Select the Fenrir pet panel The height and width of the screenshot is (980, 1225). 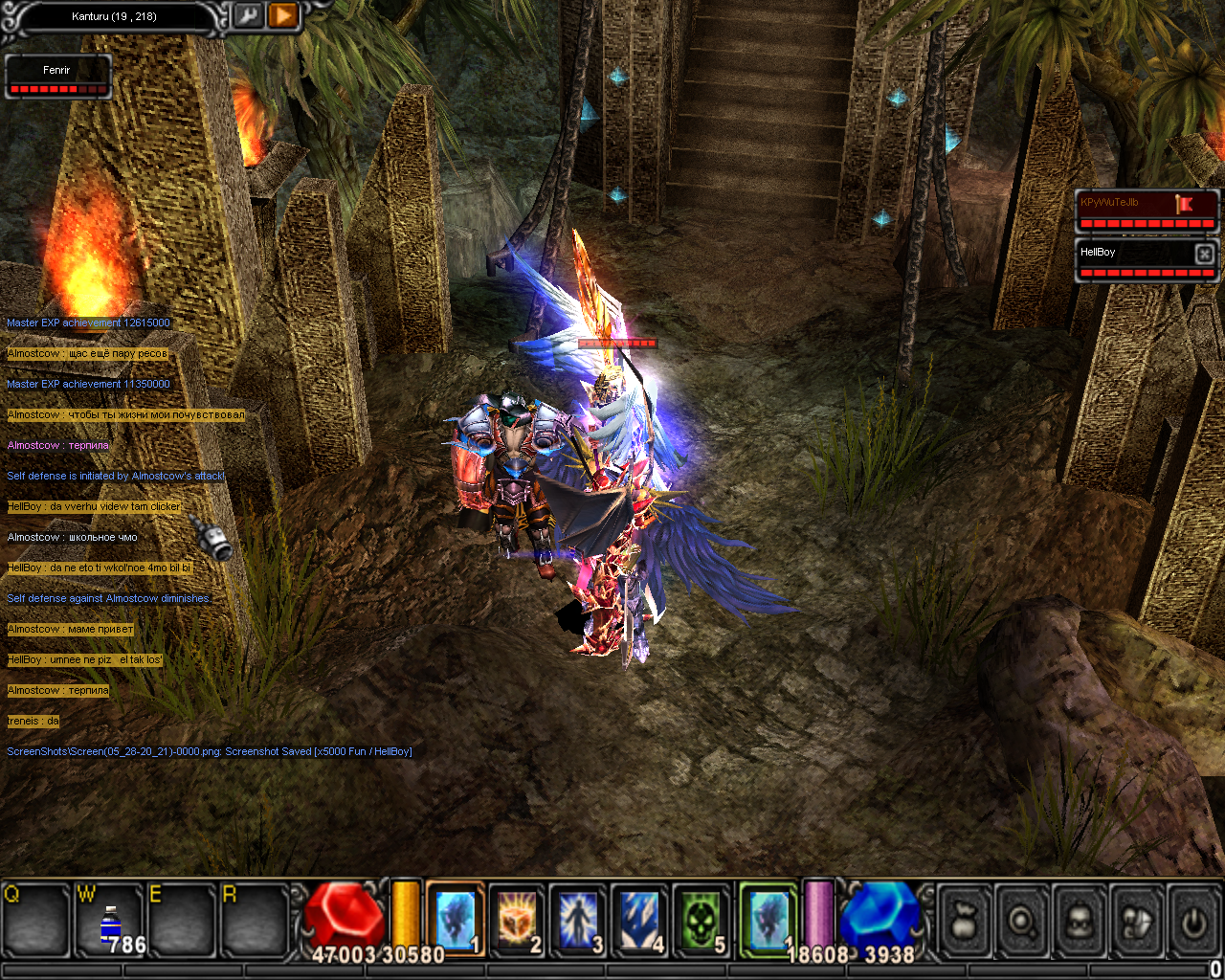click(57, 77)
